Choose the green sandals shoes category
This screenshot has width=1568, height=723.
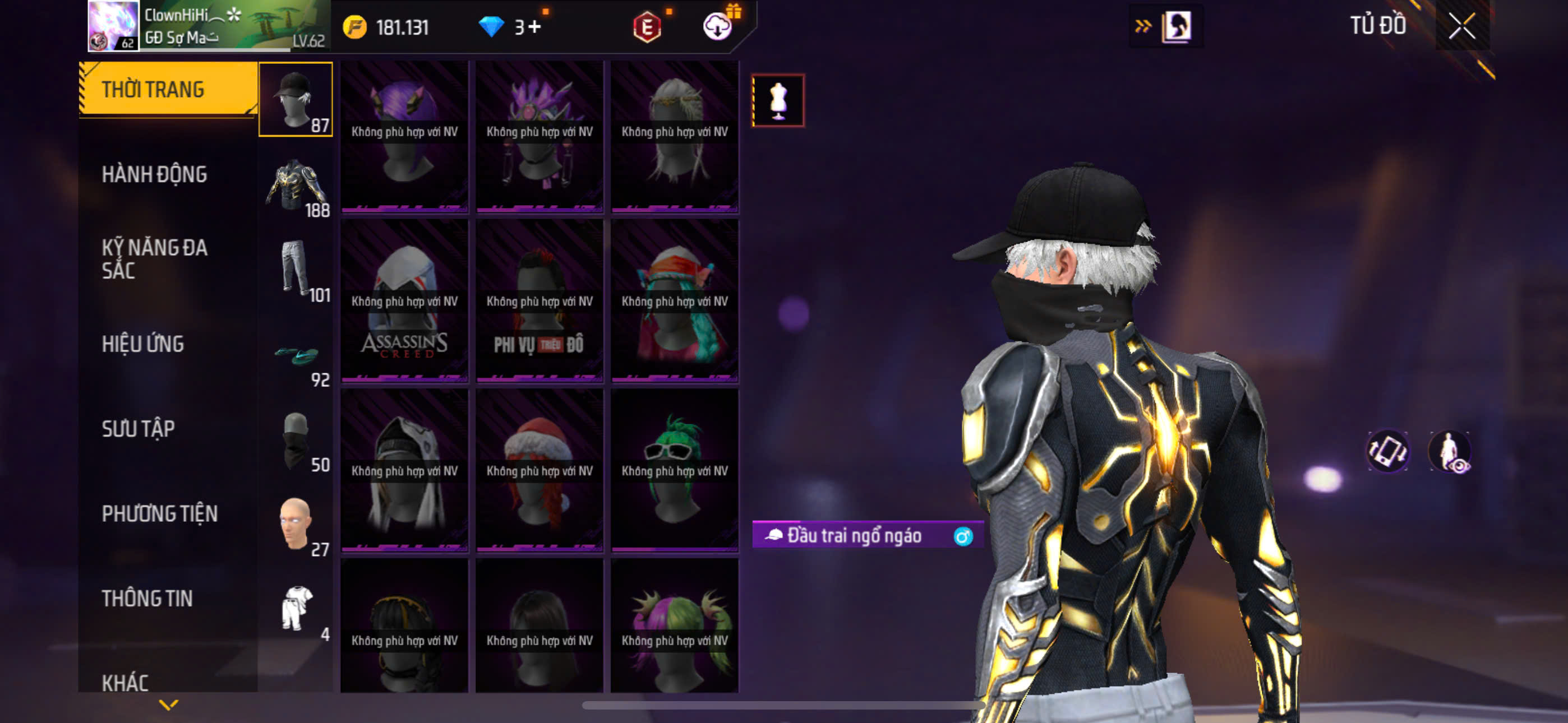tap(295, 355)
